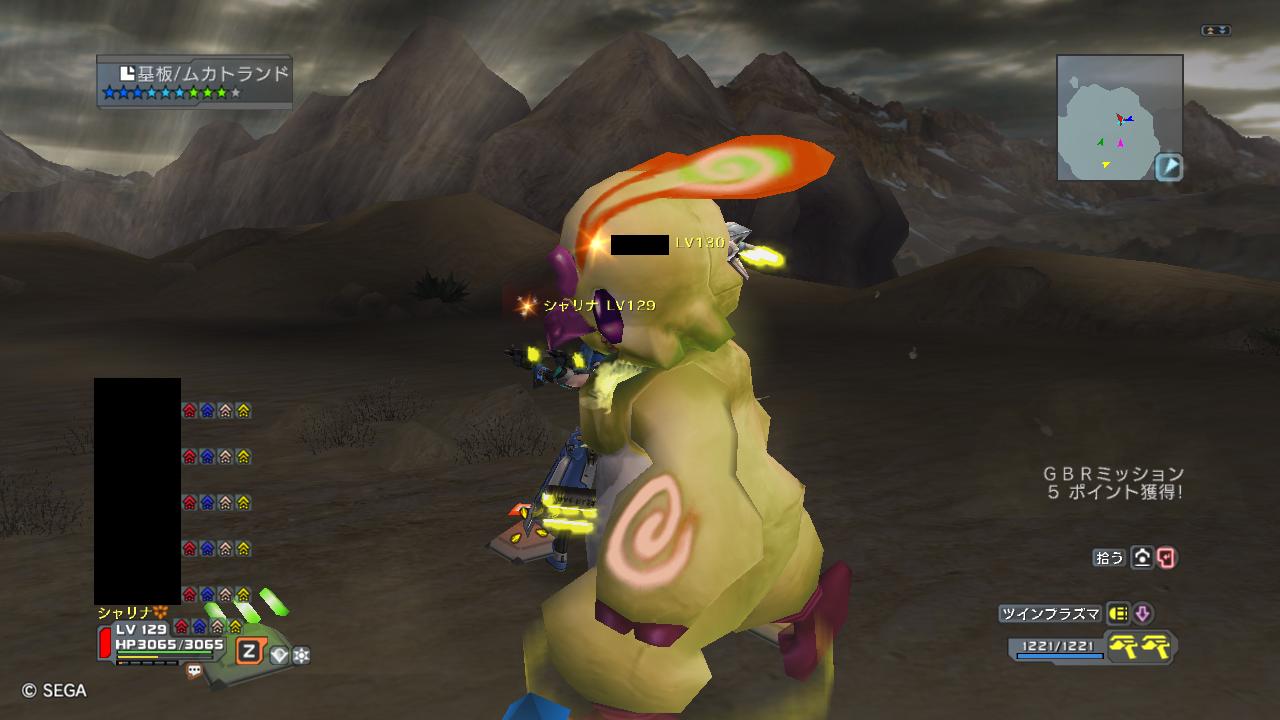Toggle the small network indicator at top right
Viewport: 1280px width, 720px height.
tap(1216, 31)
